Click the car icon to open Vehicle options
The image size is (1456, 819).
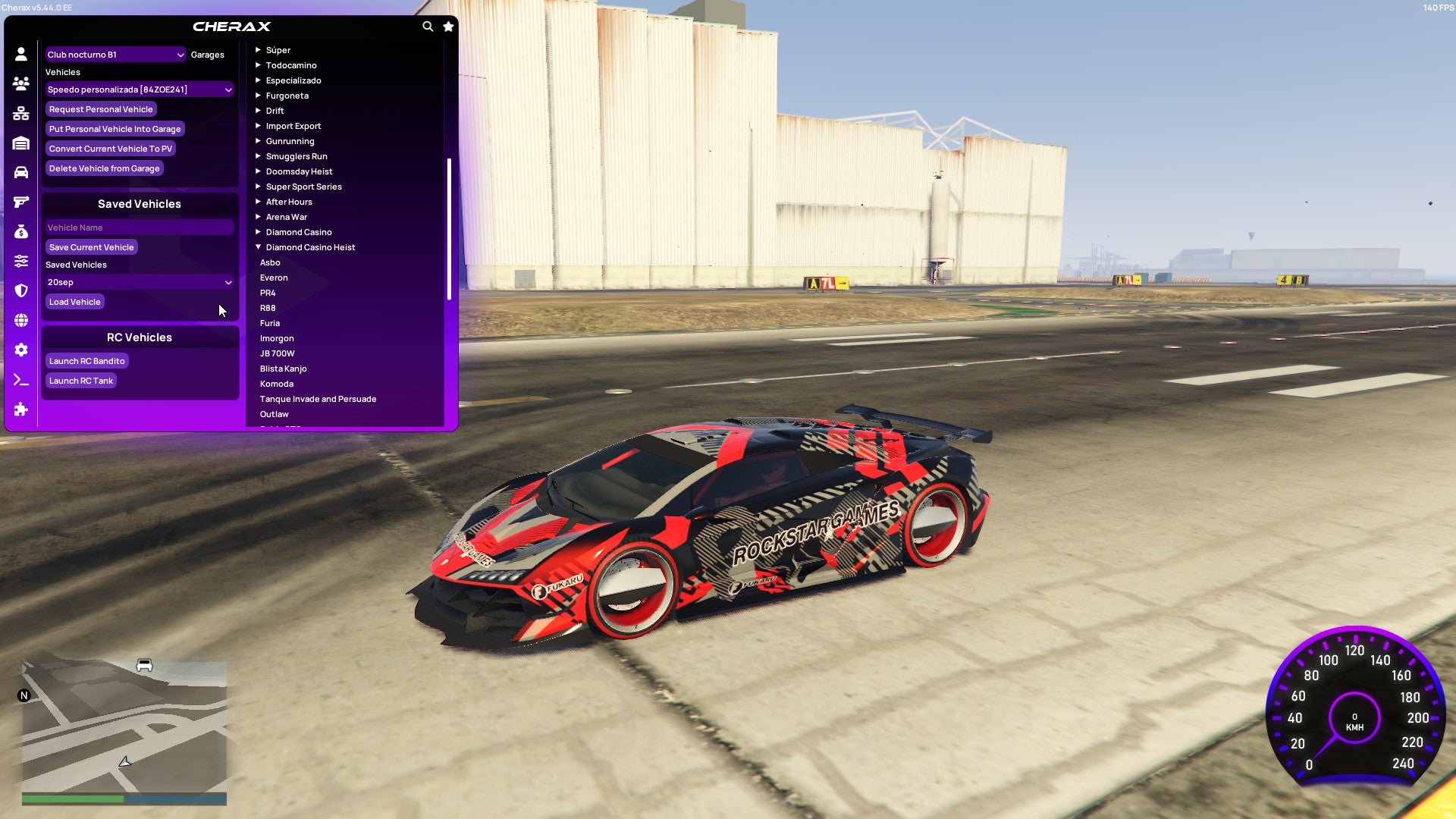click(21, 171)
